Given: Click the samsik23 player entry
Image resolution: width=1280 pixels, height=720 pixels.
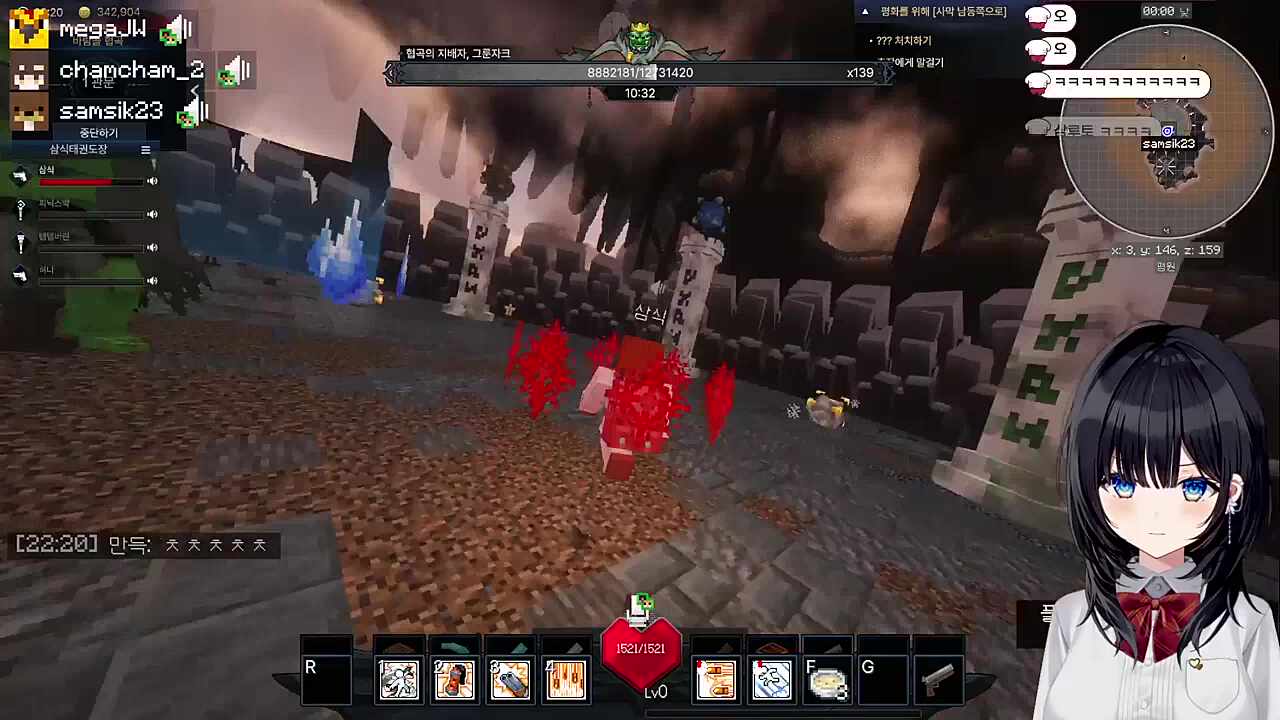Looking at the screenshot, I should tap(110, 111).
